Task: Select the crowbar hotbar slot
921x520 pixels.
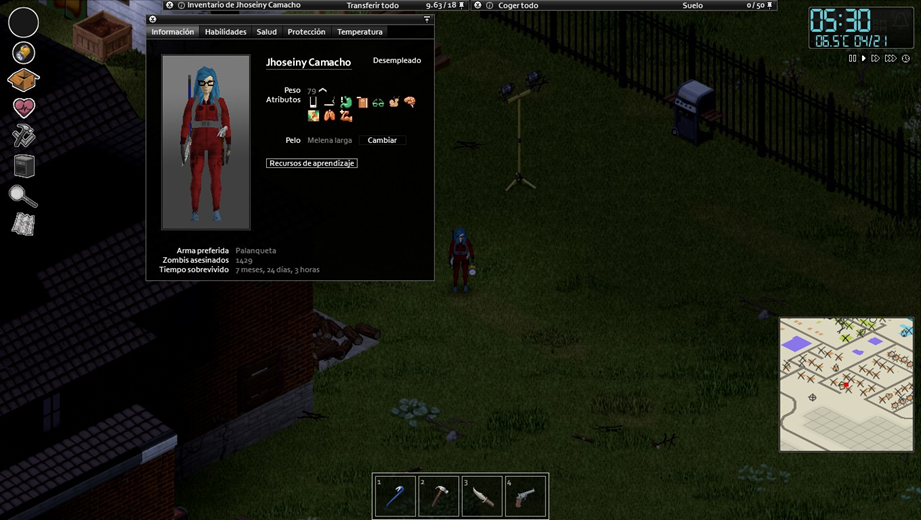Action: pyautogui.click(x=395, y=496)
